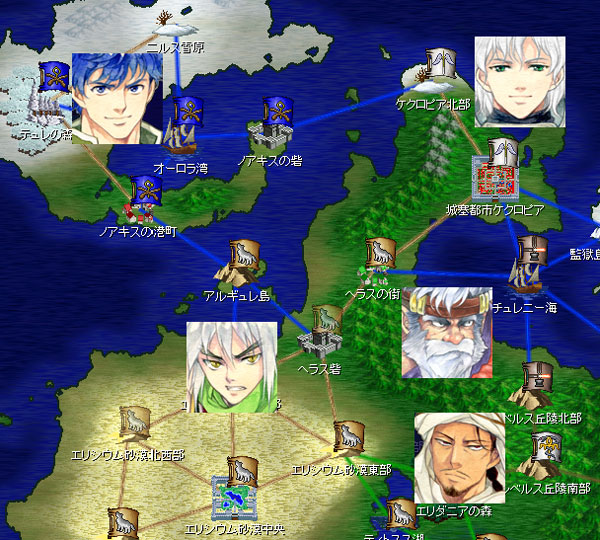Select the ケクロピア北部 territory node
The image size is (600, 540).
[436, 73]
